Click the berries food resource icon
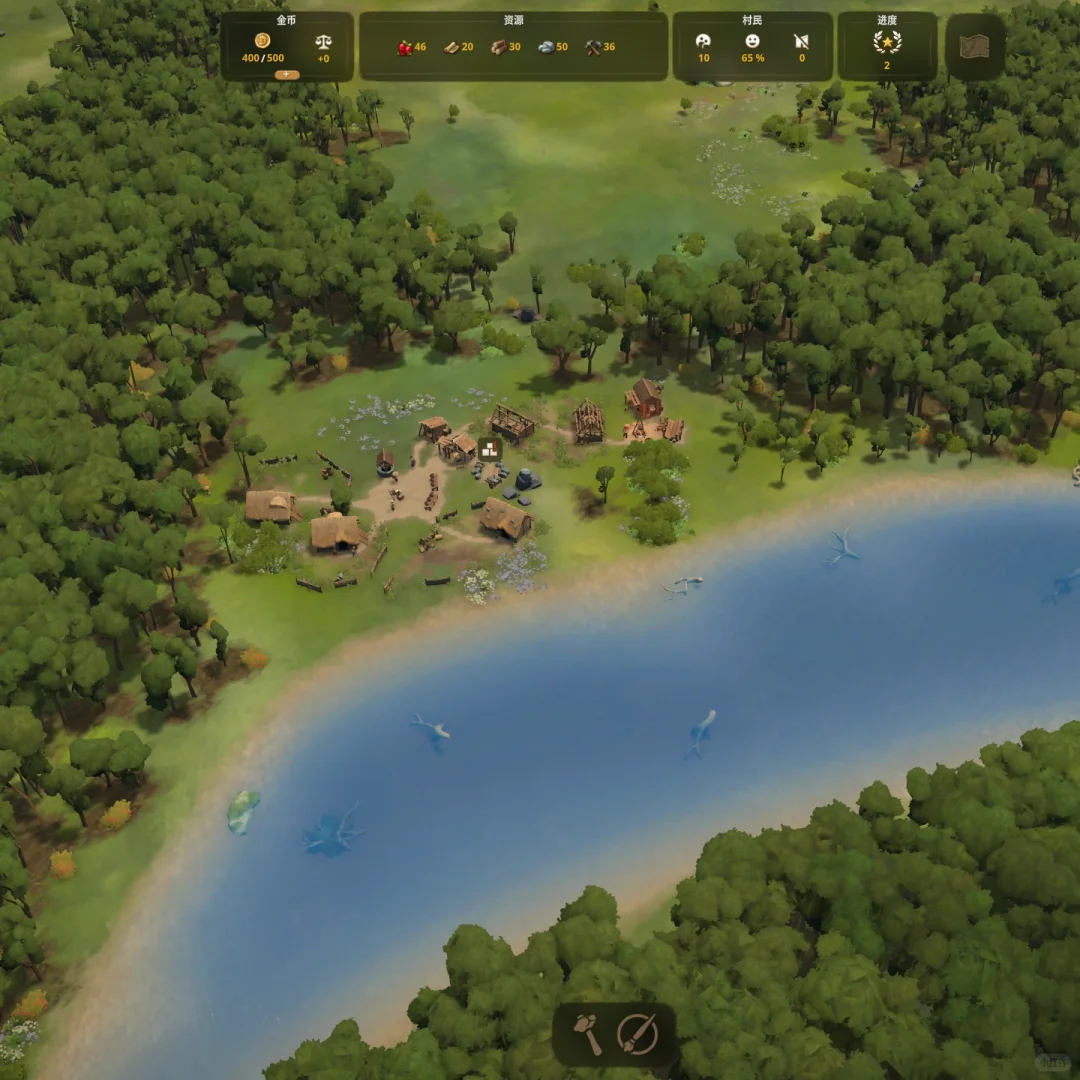This screenshot has height=1080, width=1080. [405, 47]
